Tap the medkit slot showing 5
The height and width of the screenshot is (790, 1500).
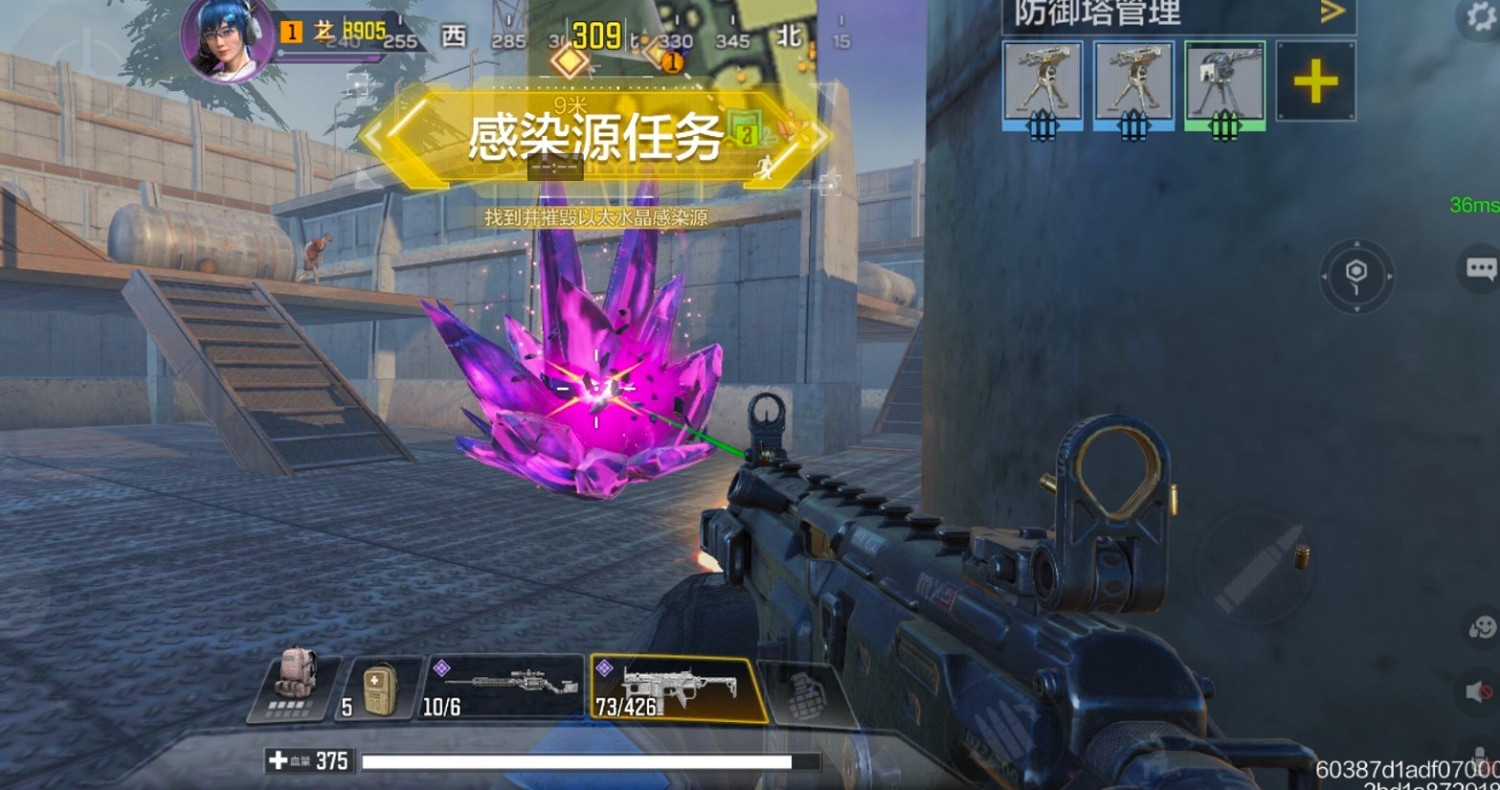pyautogui.click(x=379, y=686)
